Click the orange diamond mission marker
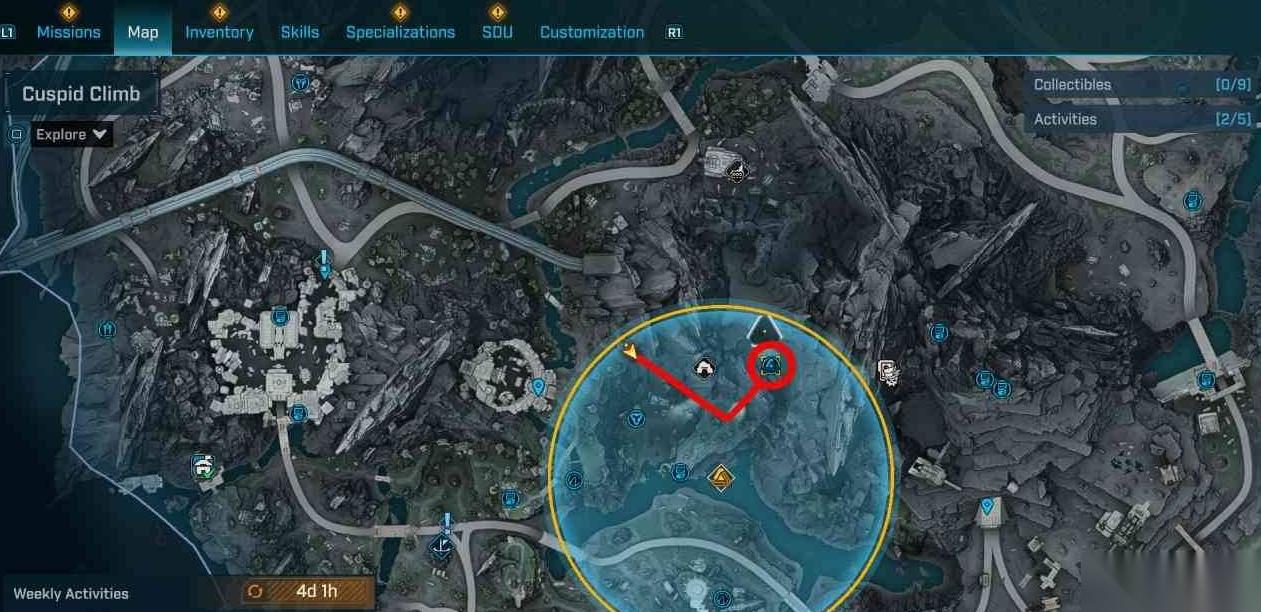 (720, 479)
